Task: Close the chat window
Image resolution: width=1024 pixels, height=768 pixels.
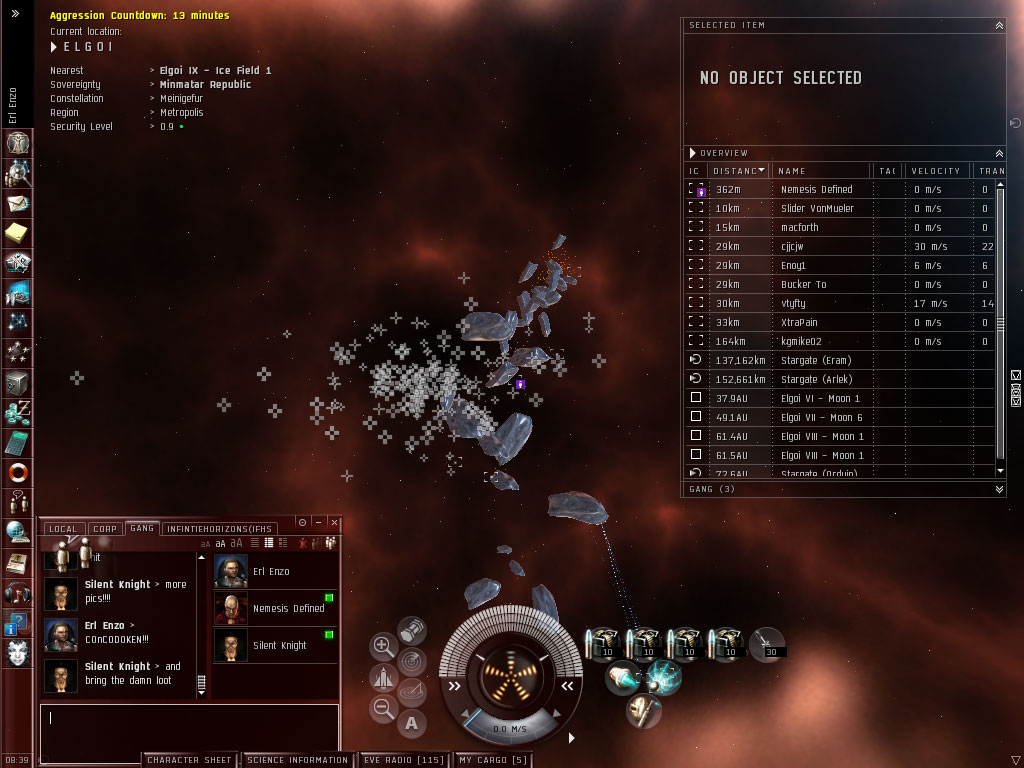Action: (335, 522)
